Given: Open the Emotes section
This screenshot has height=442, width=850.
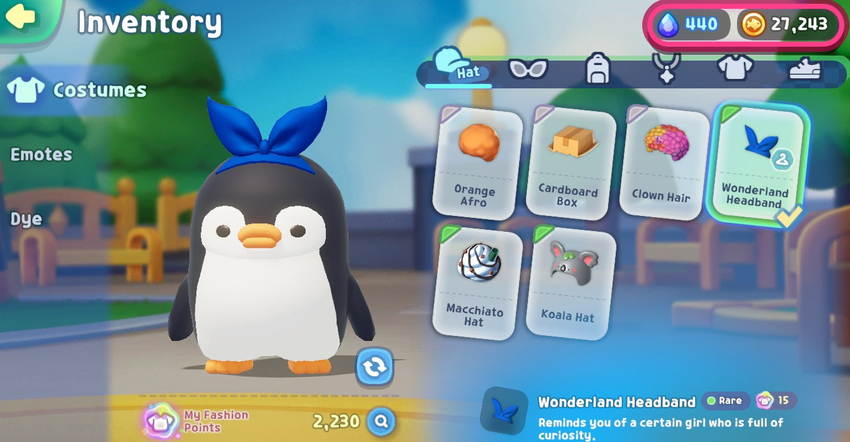Looking at the screenshot, I should pos(42,154).
